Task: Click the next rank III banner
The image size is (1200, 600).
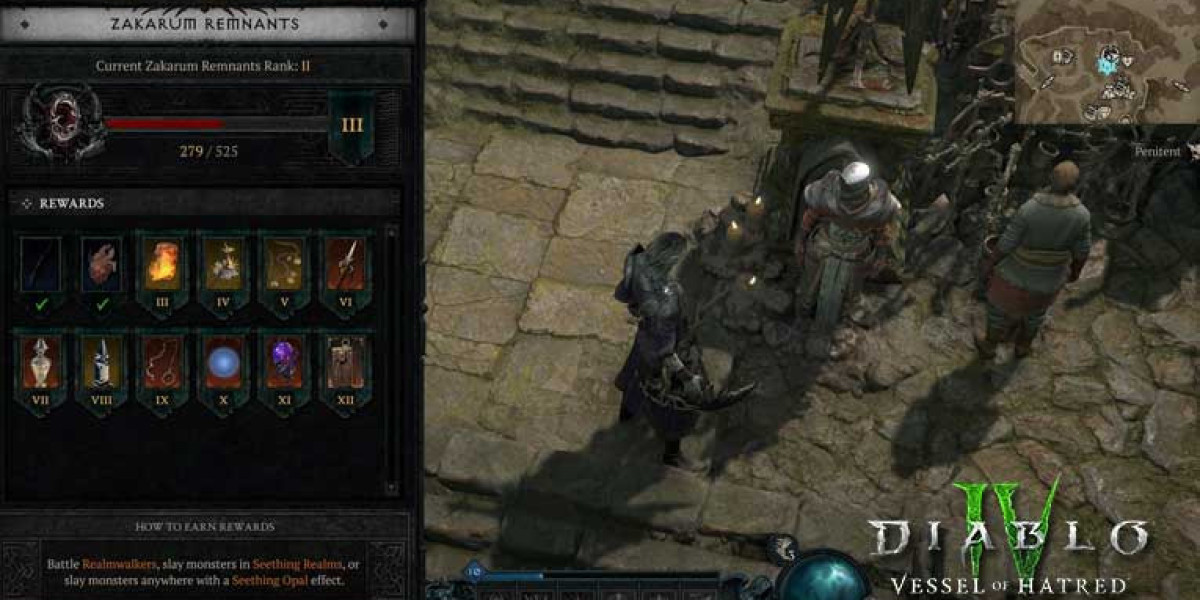Action: [352, 126]
